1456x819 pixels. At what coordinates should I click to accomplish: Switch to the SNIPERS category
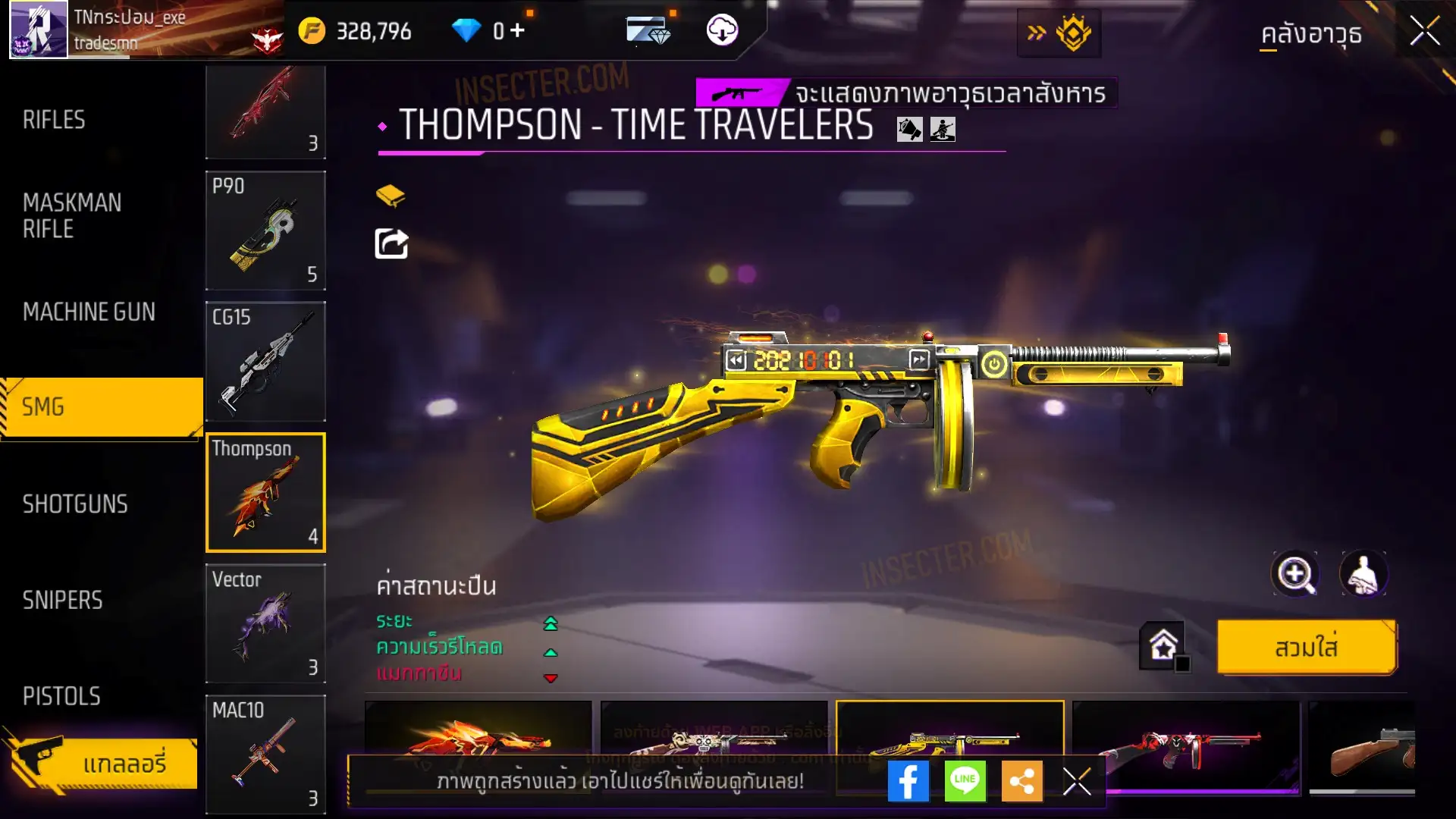coord(62,601)
